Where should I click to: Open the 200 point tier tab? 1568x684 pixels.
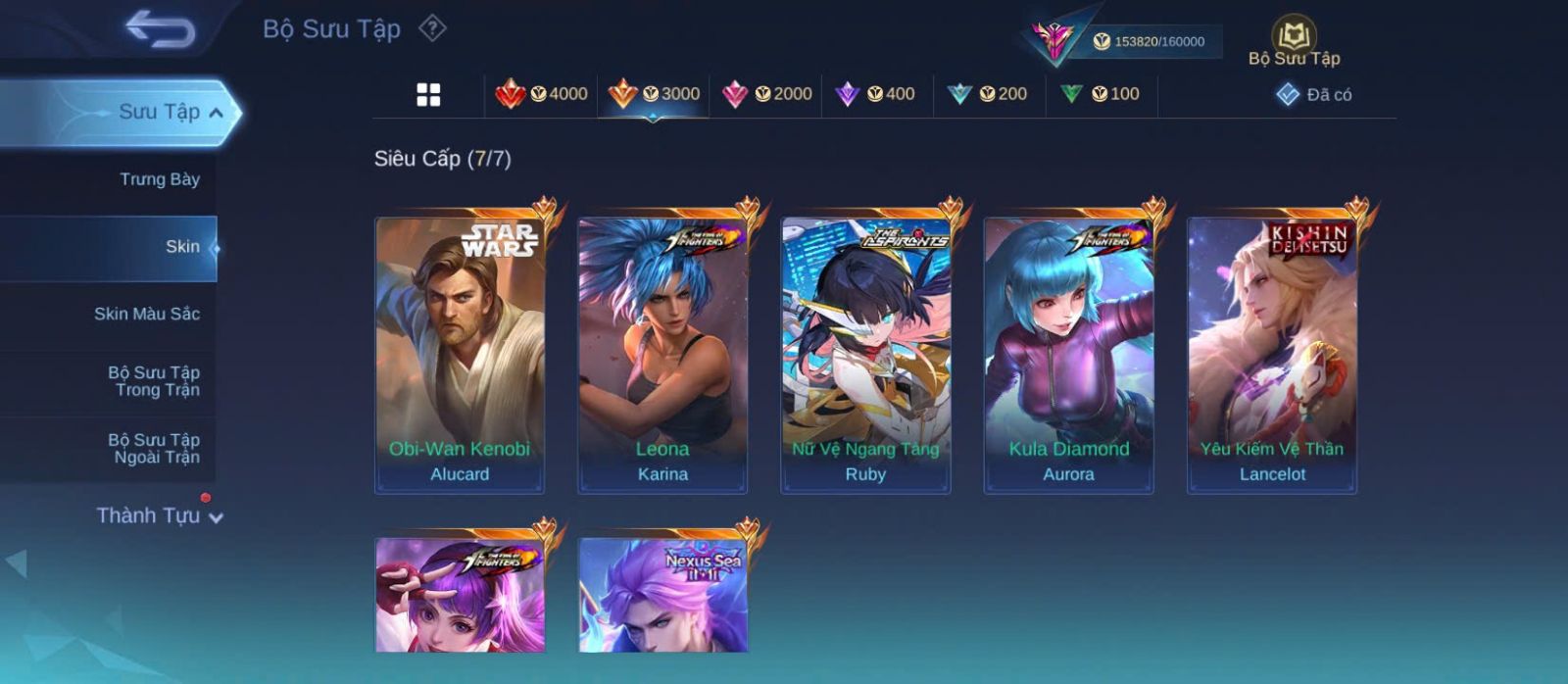(x=988, y=94)
